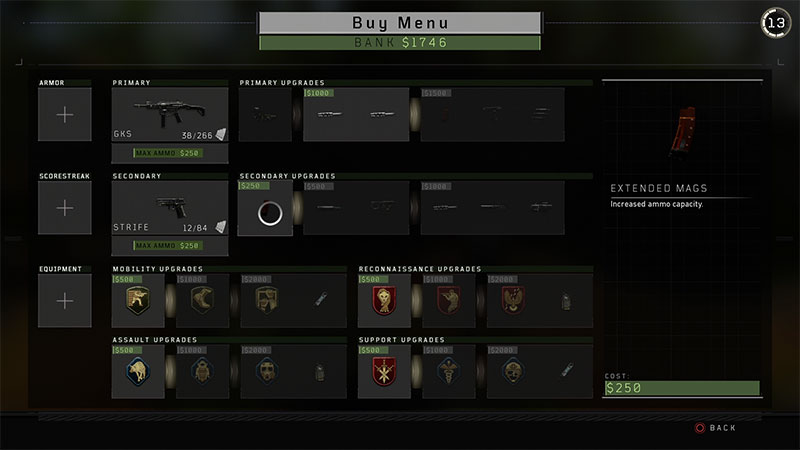
Task: Select the $250 Extended Mags secondary upgrade
Action: pyautogui.click(x=266, y=210)
